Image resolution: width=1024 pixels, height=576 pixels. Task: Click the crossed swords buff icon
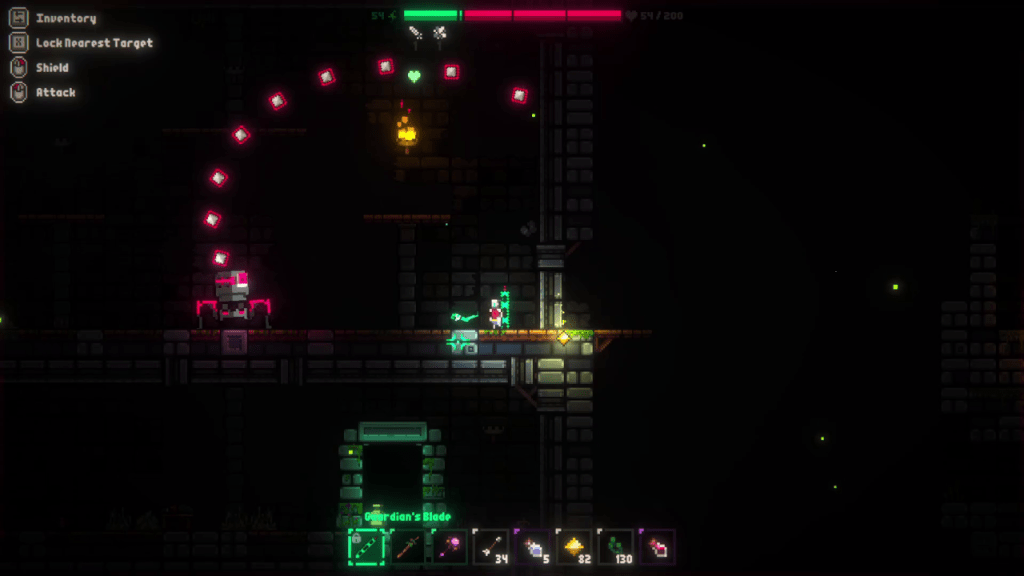[438, 33]
